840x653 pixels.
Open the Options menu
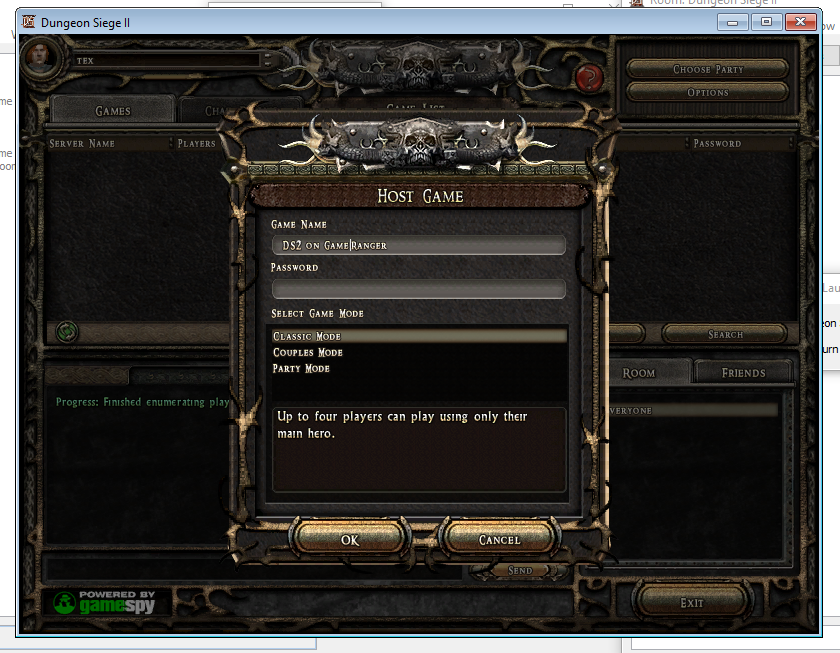click(708, 92)
